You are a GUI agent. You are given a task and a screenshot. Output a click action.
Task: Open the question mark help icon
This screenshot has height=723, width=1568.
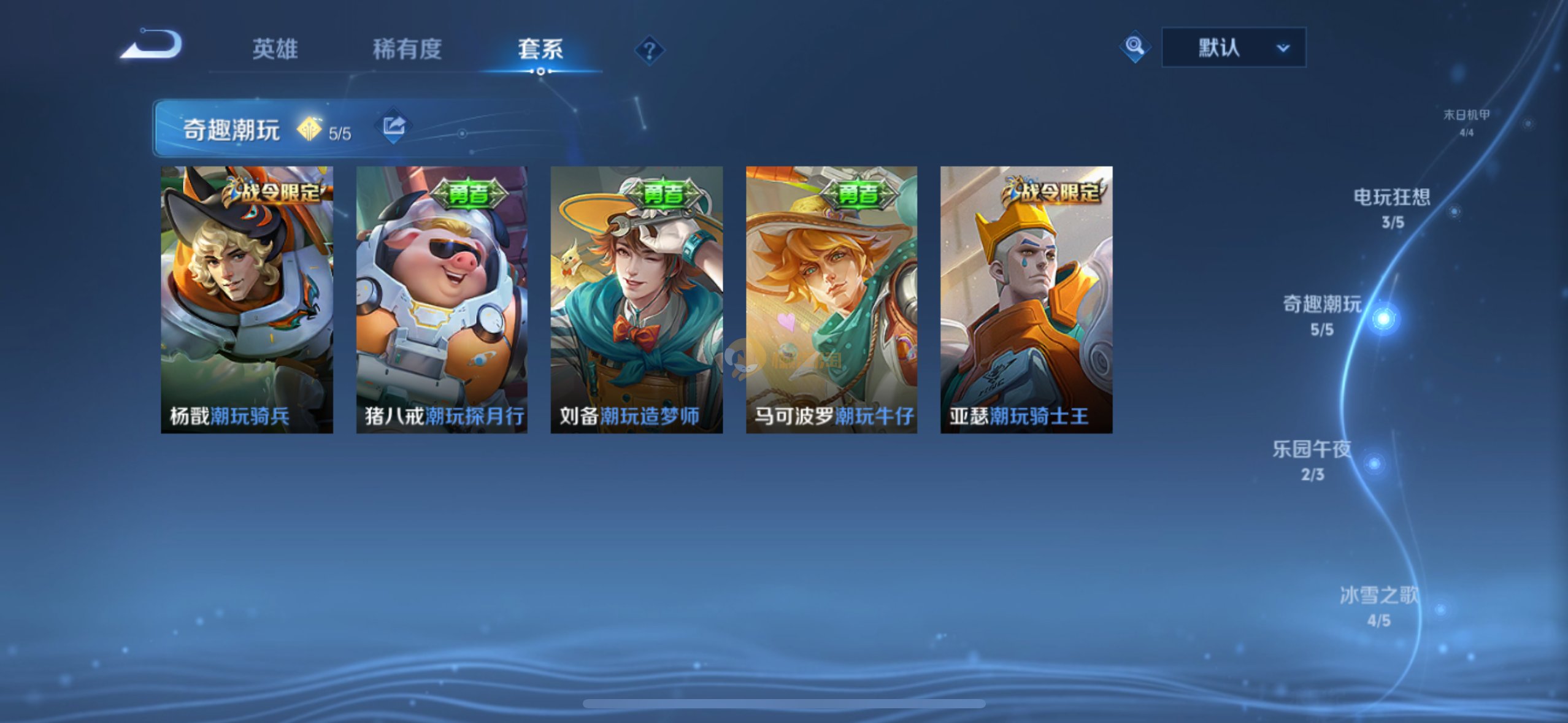point(649,50)
